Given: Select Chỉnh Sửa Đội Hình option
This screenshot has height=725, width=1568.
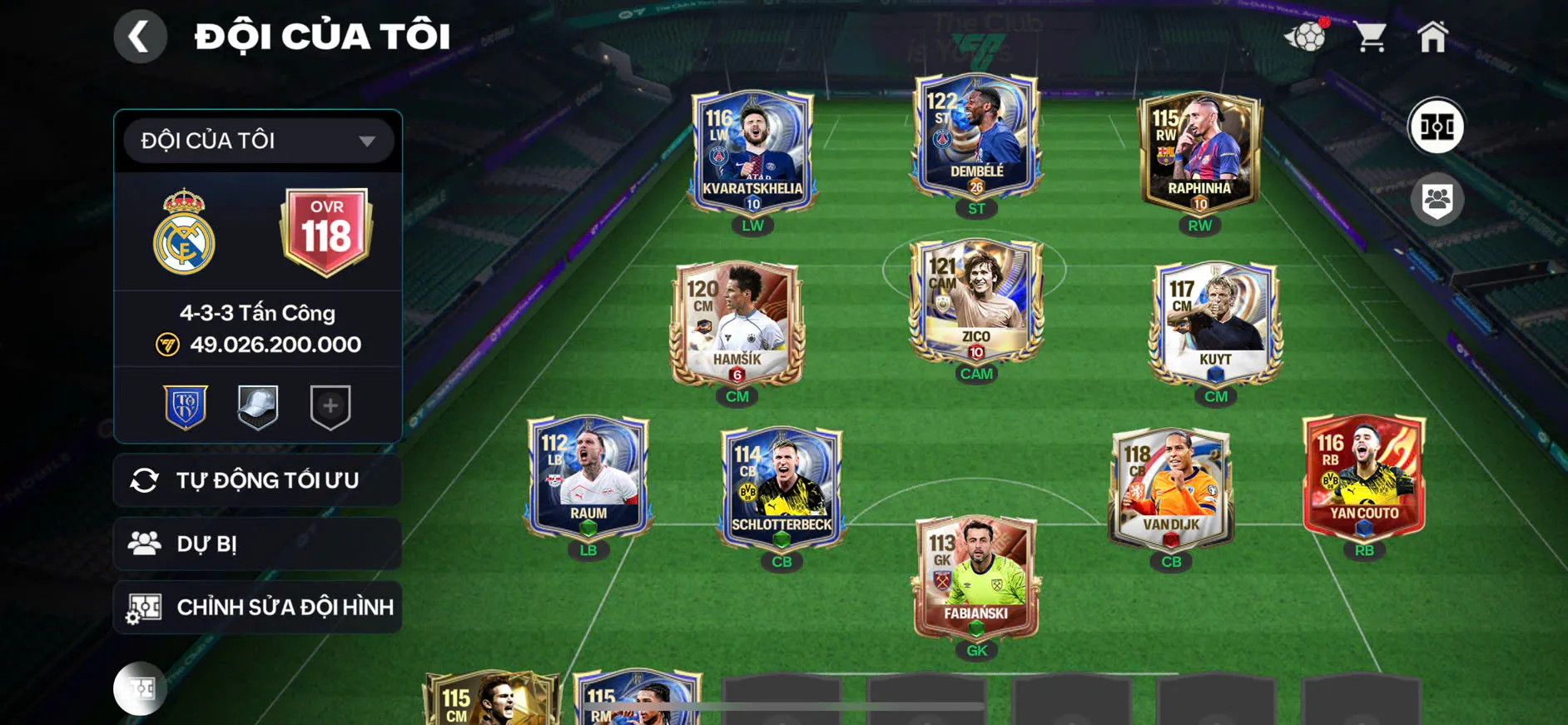Looking at the screenshot, I should click(x=258, y=607).
